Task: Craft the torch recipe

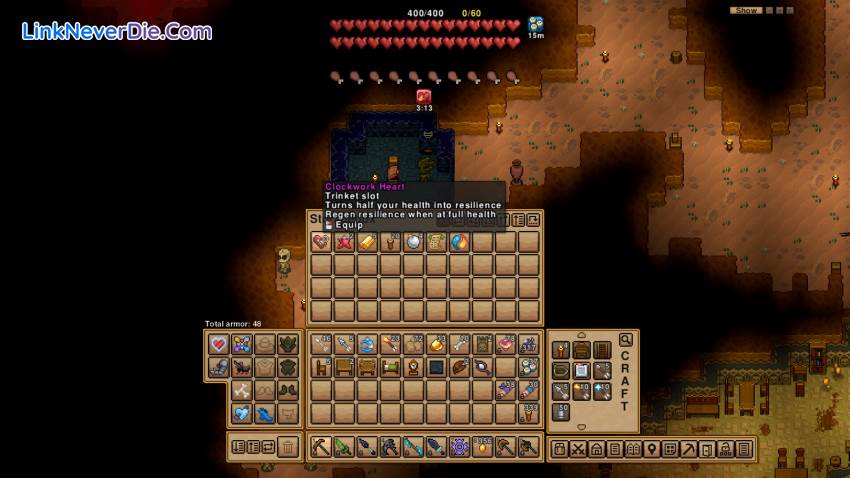Action: click(560, 350)
